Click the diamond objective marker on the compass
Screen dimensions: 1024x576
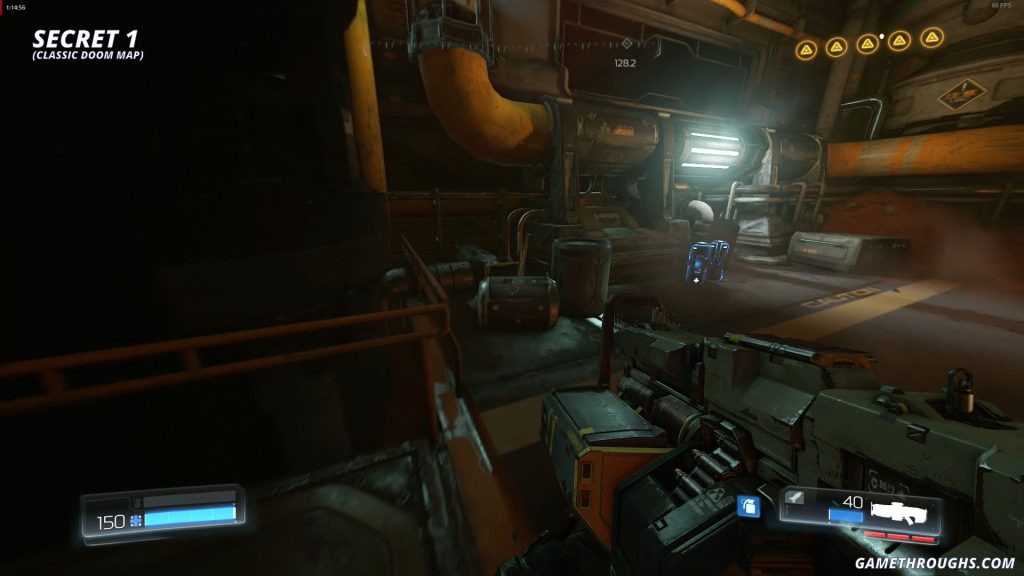(x=626, y=44)
